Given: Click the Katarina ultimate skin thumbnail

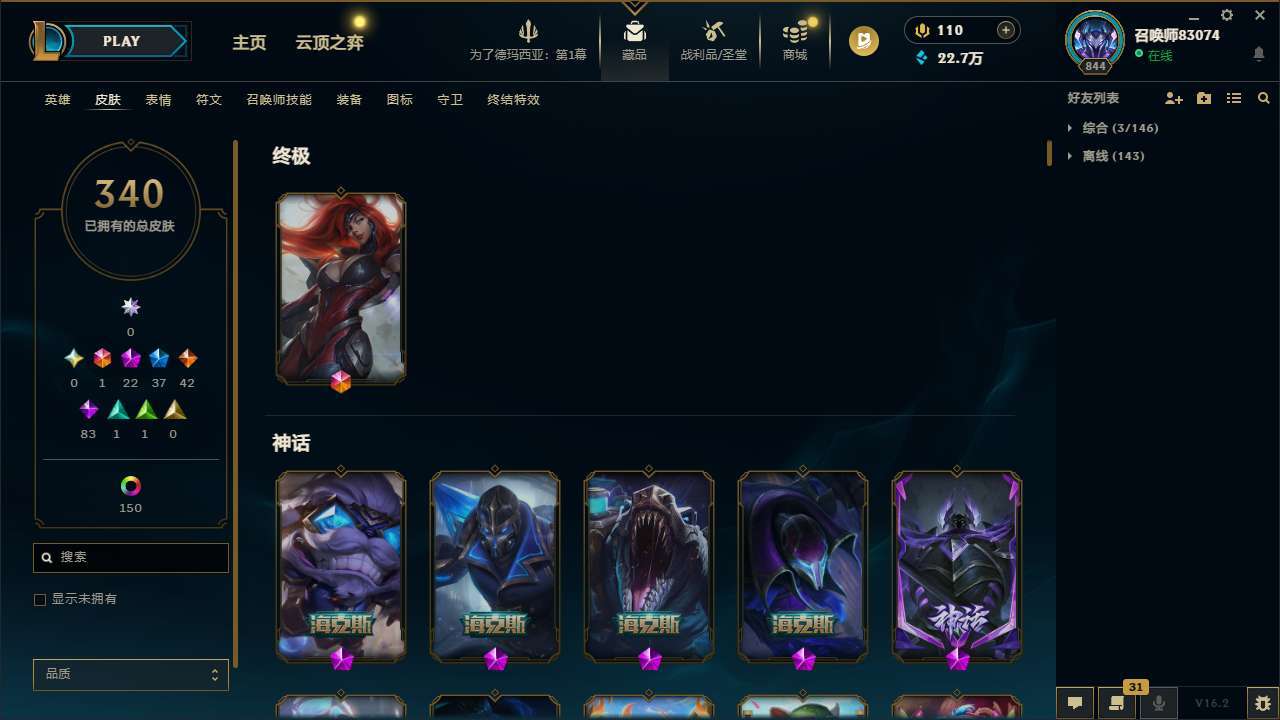Looking at the screenshot, I should [x=340, y=287].
